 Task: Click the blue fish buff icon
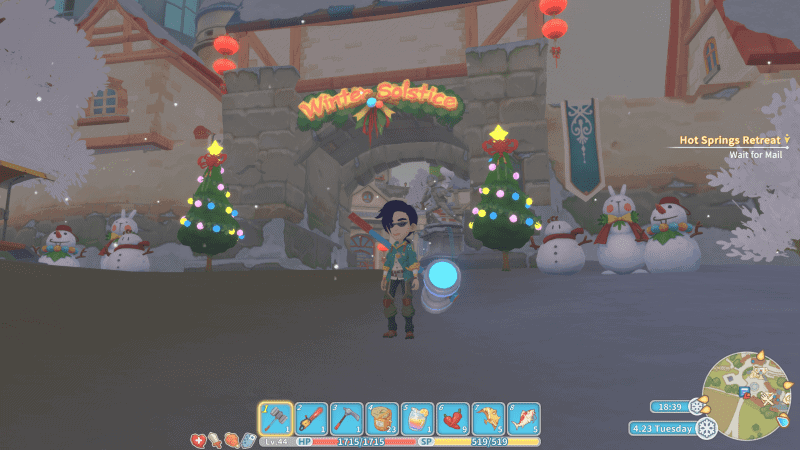247,439
